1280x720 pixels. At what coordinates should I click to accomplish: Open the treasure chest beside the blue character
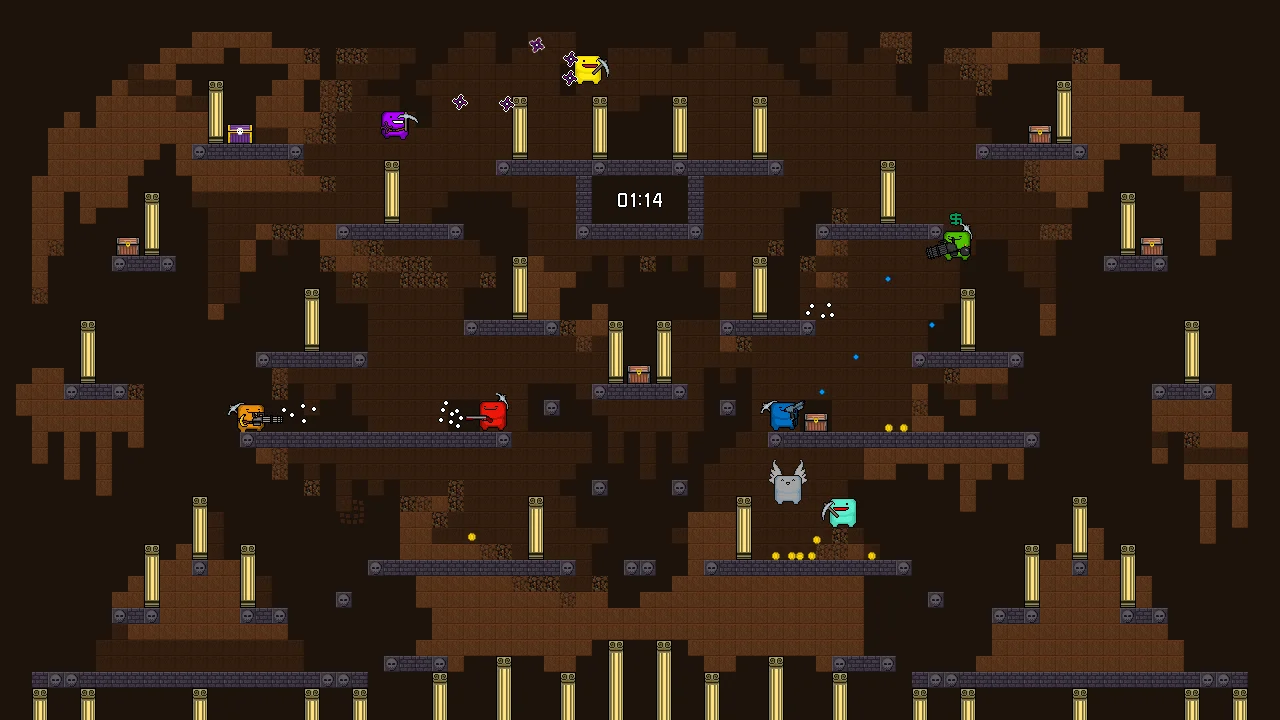tap(818, 420)
